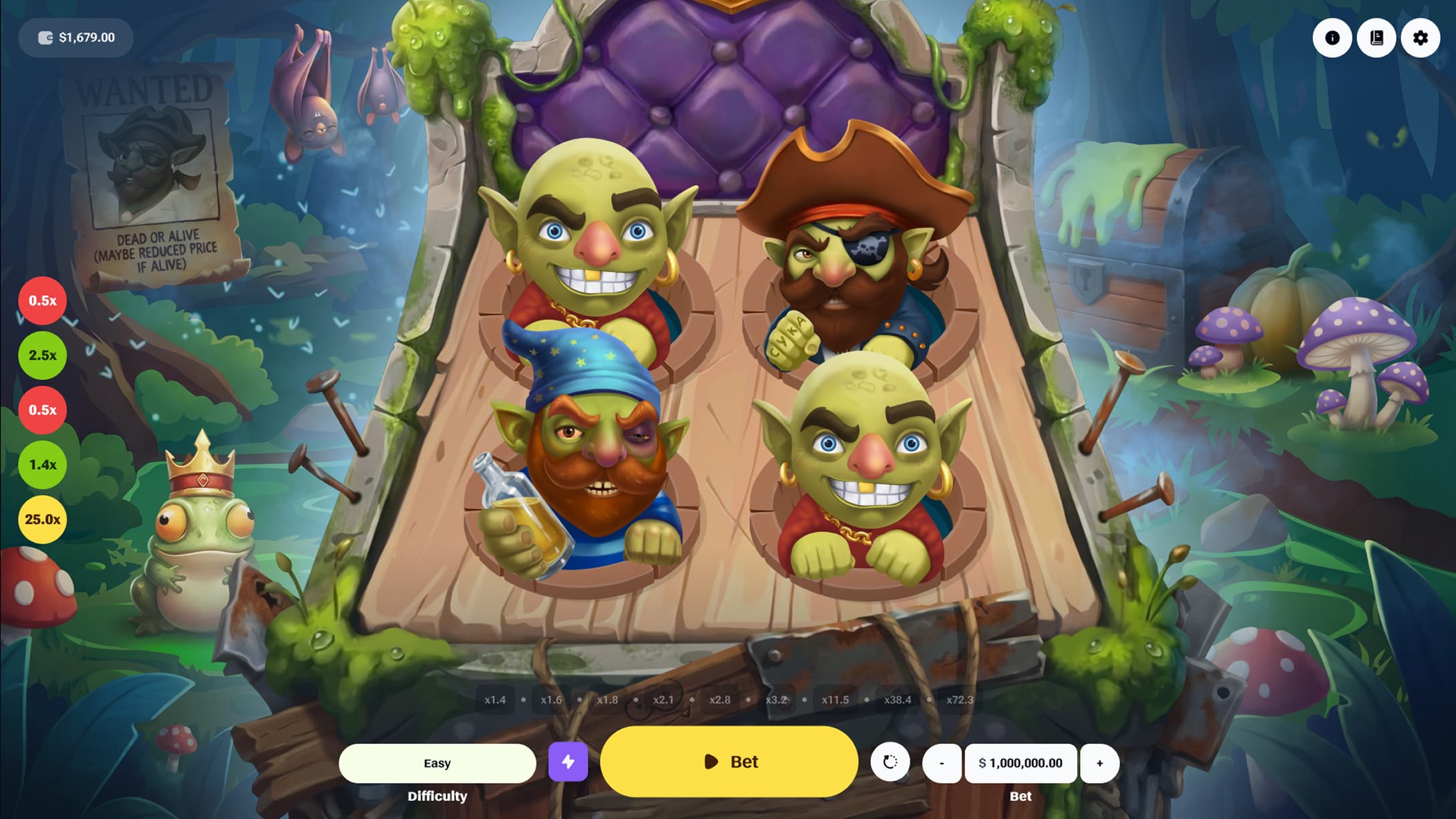View the yellow 25.0x multiplier badge
This screenshot has width=1456, height=819.
pyautogui.click(x=42, y=519)
